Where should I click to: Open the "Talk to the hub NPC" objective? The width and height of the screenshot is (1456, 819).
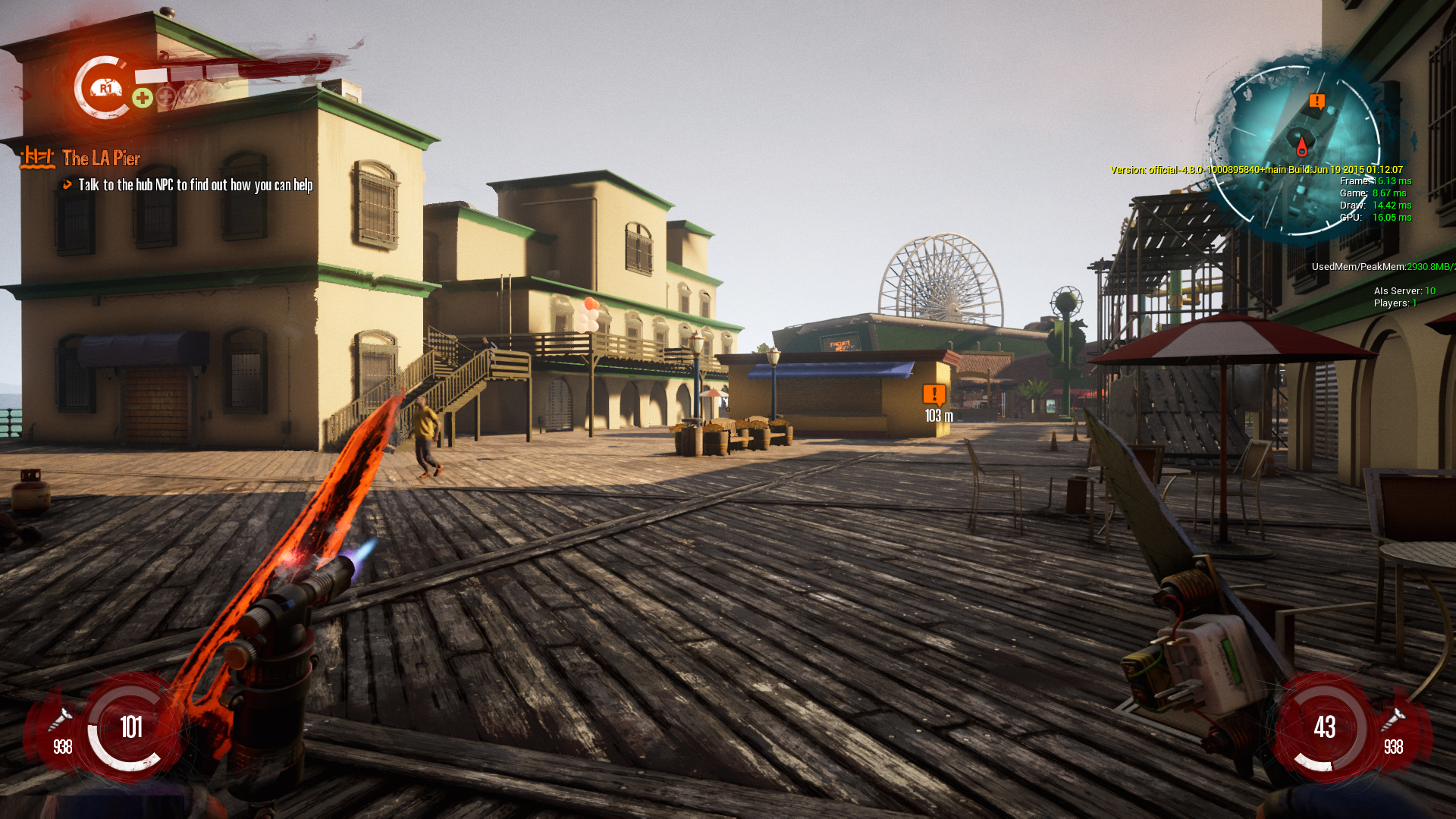tap(195, 185)
